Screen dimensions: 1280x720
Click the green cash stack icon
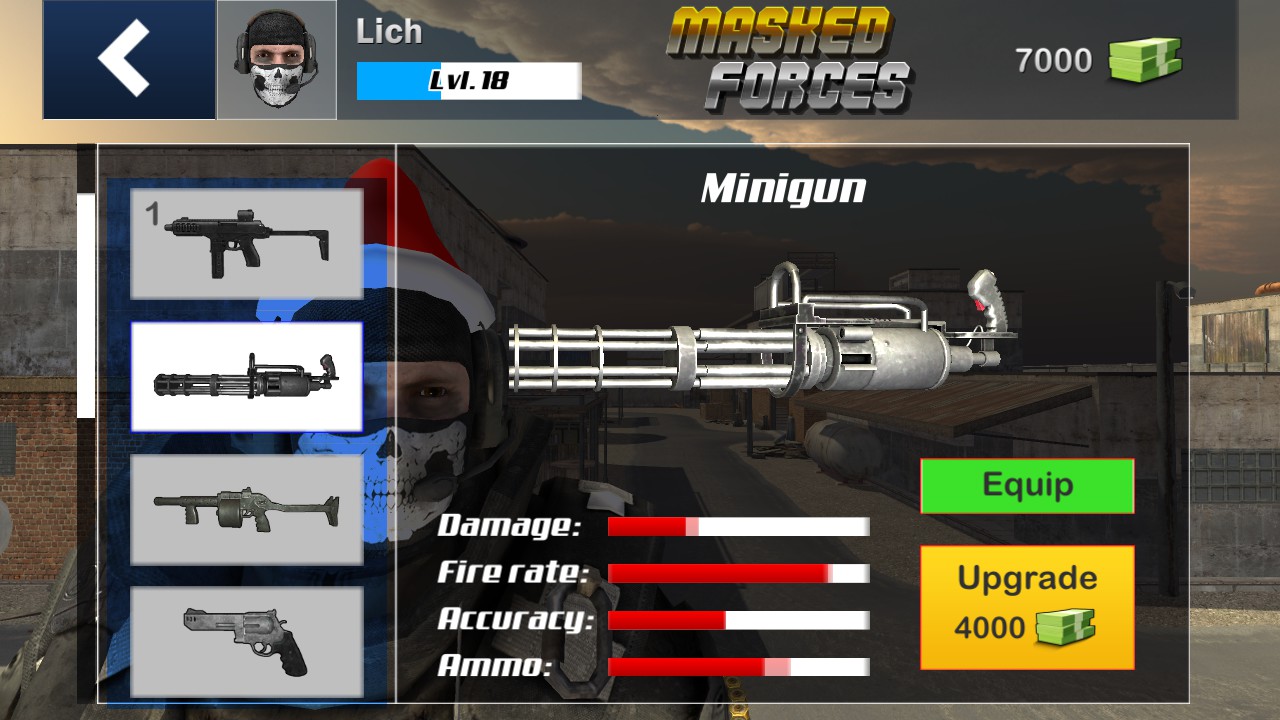click(1146, 58)
